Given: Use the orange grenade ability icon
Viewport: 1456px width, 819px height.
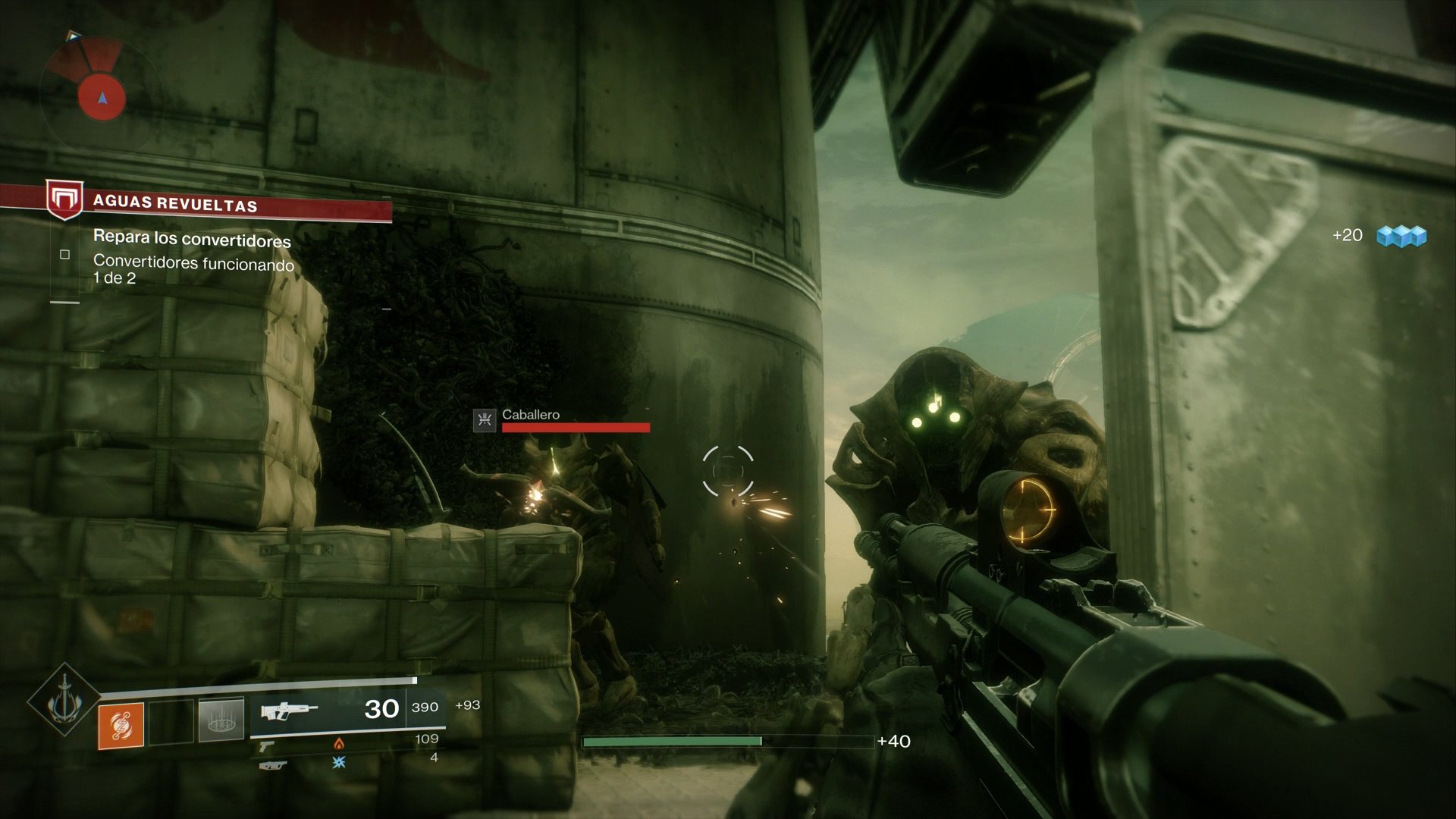Looking at the screenshot, I should pyautogui.click(x=121, y=726).
